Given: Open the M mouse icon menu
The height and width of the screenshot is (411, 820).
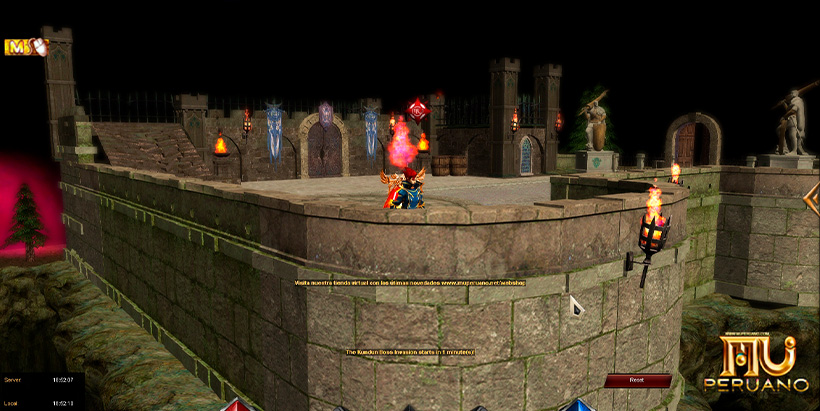Looking at the screenshot, I should (25, 46).
